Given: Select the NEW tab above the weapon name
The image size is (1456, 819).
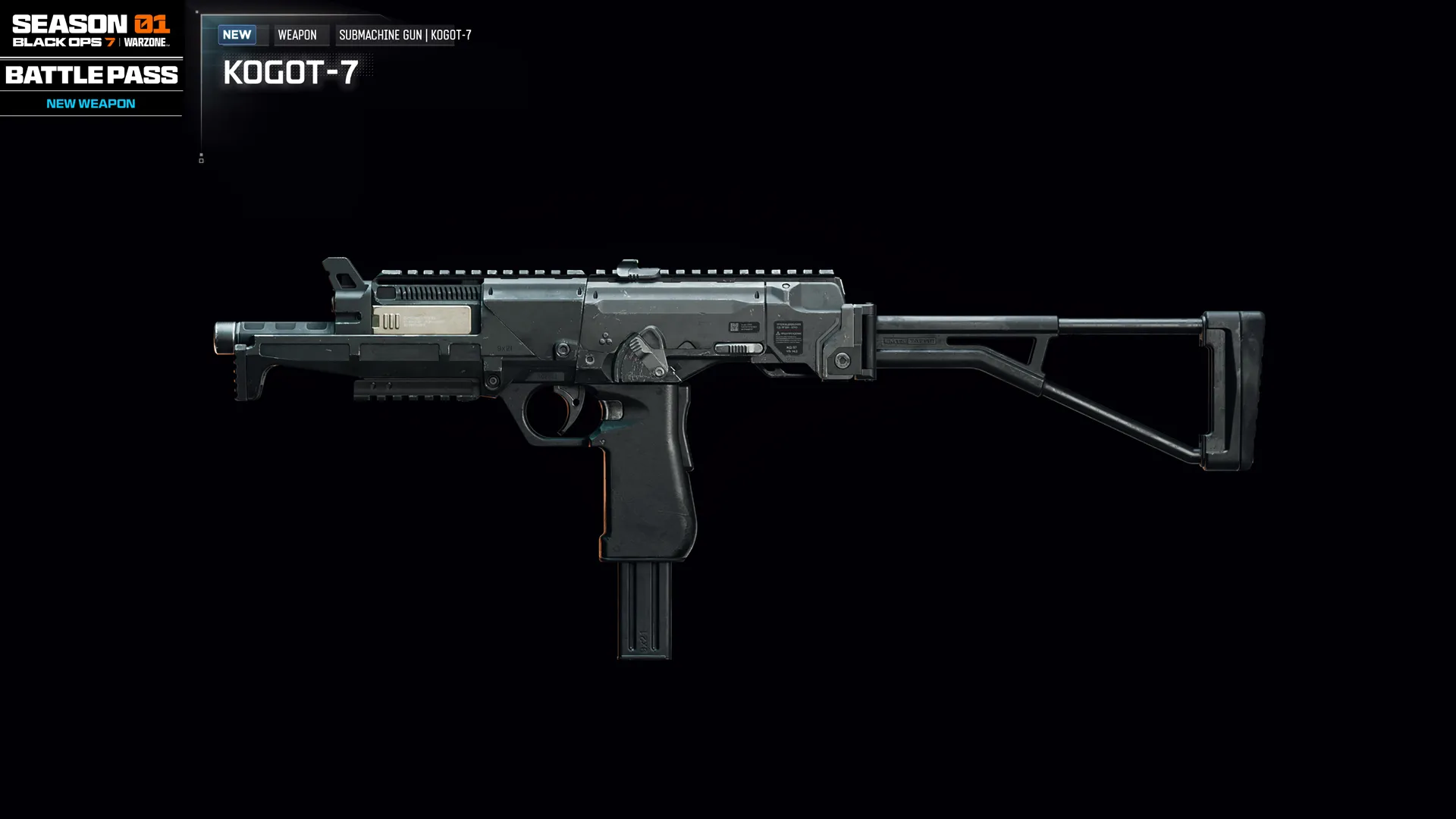Looking at the screenshot, I should (237, 34).
